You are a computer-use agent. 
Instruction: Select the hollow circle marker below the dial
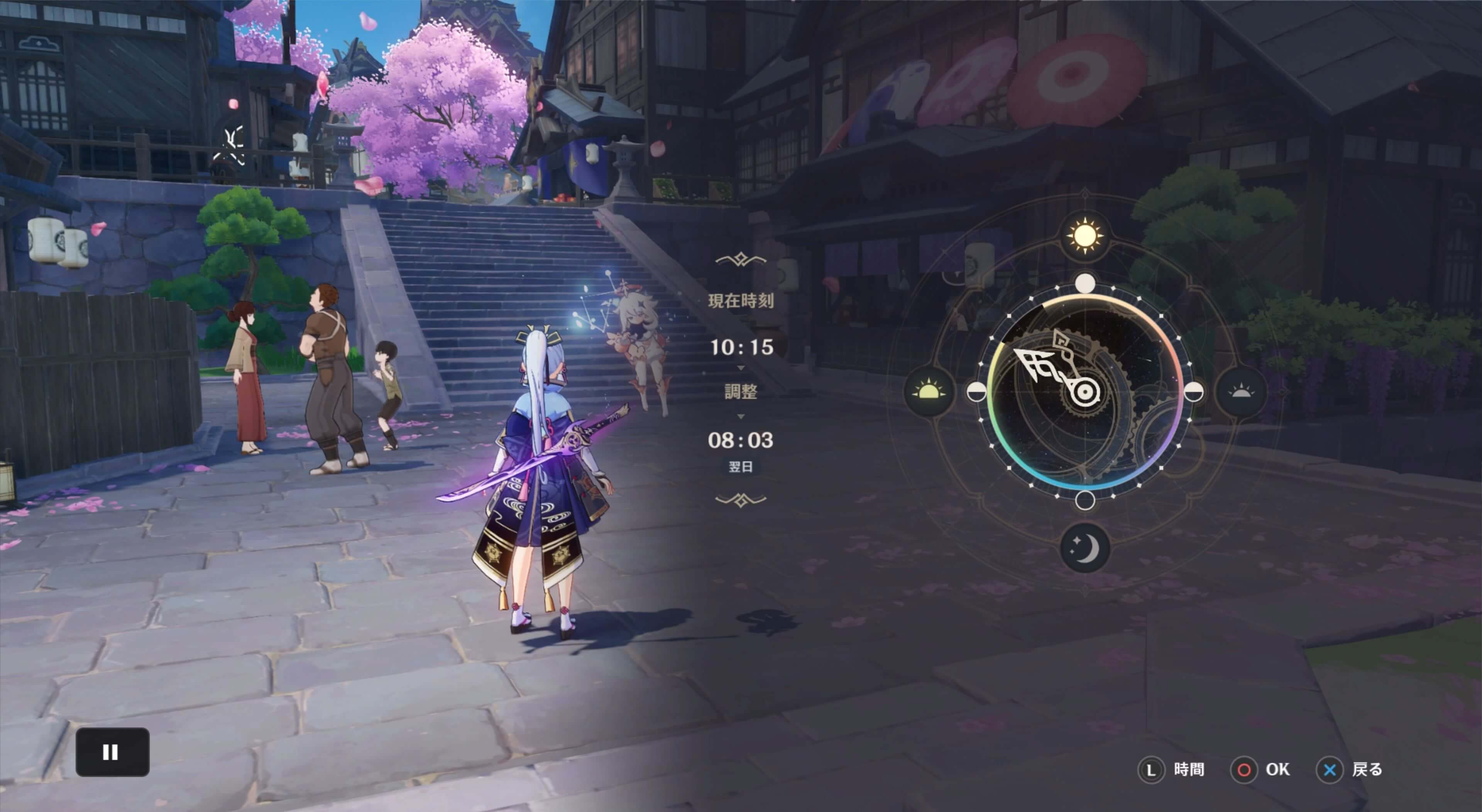click(x=1085, y=501)
